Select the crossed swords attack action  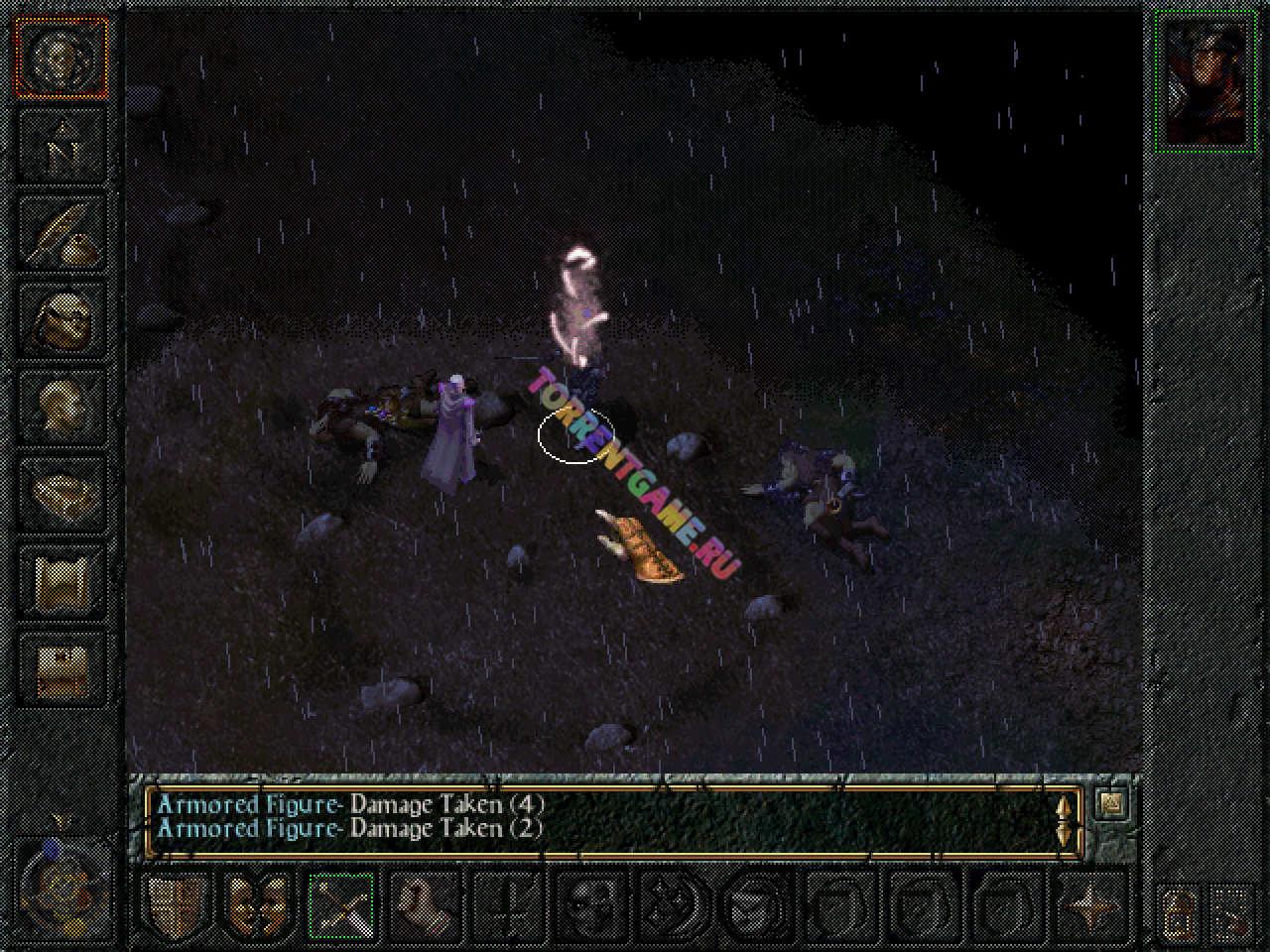pyautogui.click(x=341, y=903)
